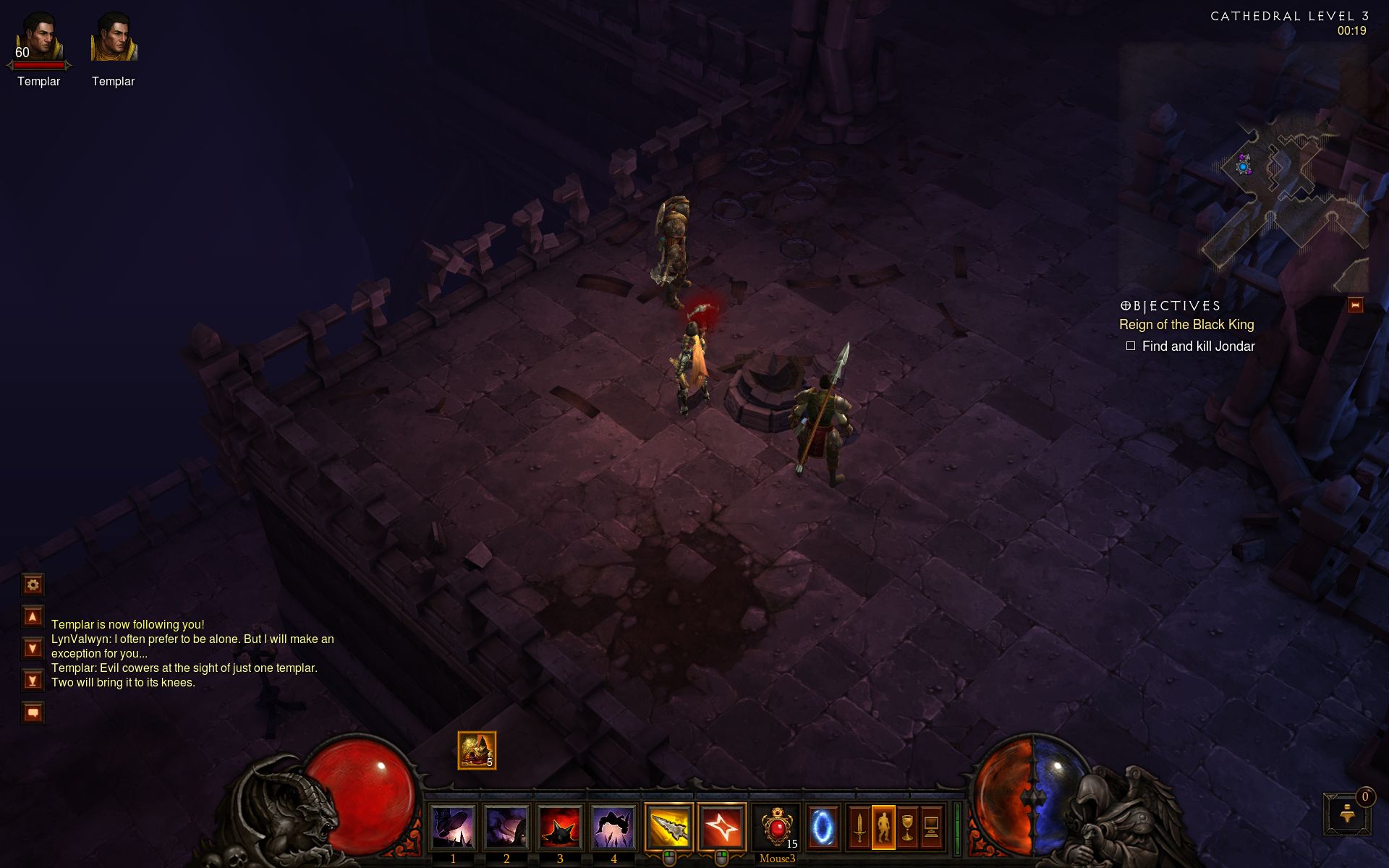Drink the red health potion
1389x868 pixels.
coord(776,827)
